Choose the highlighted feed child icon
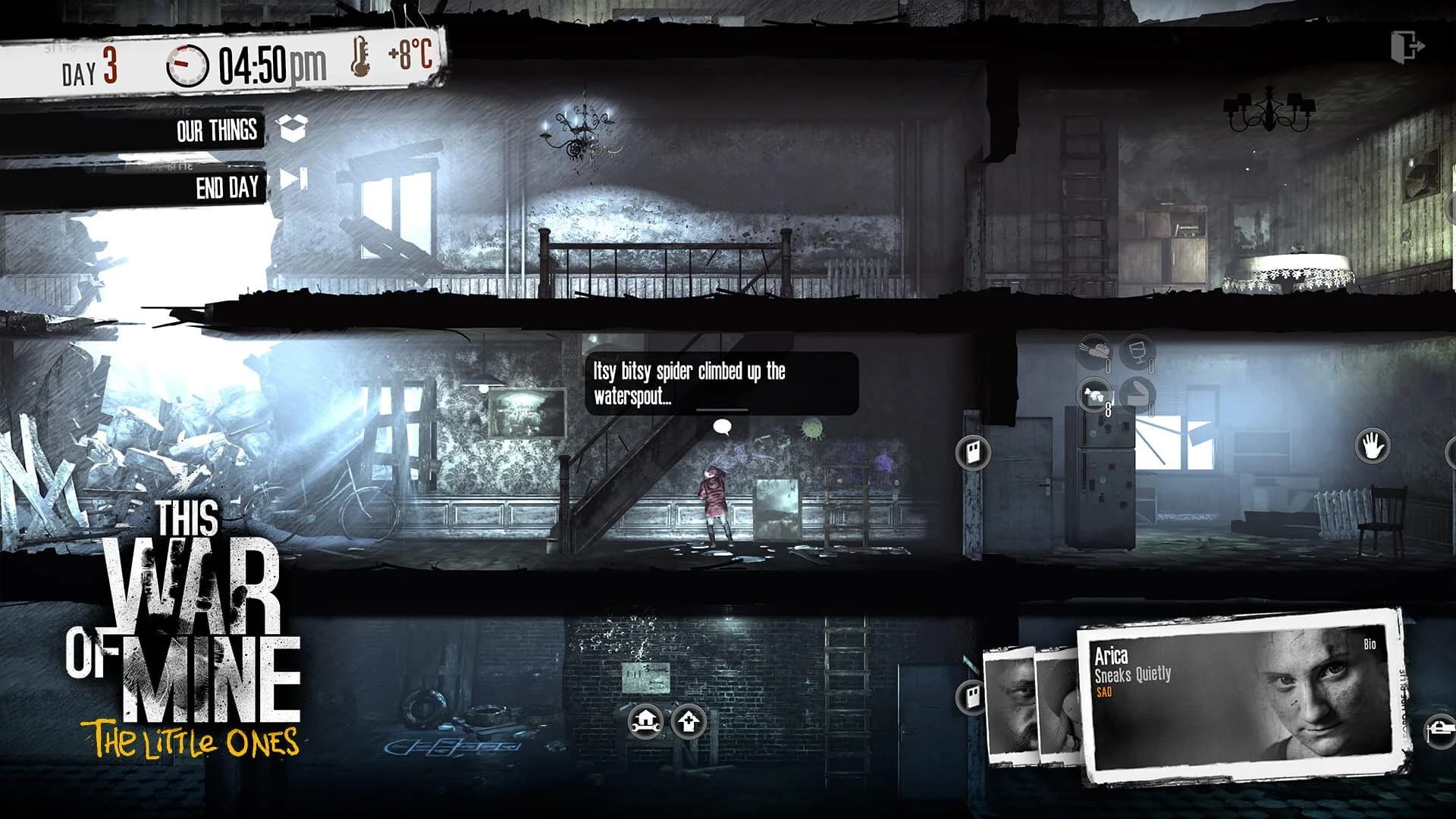 coord(1094,395)
